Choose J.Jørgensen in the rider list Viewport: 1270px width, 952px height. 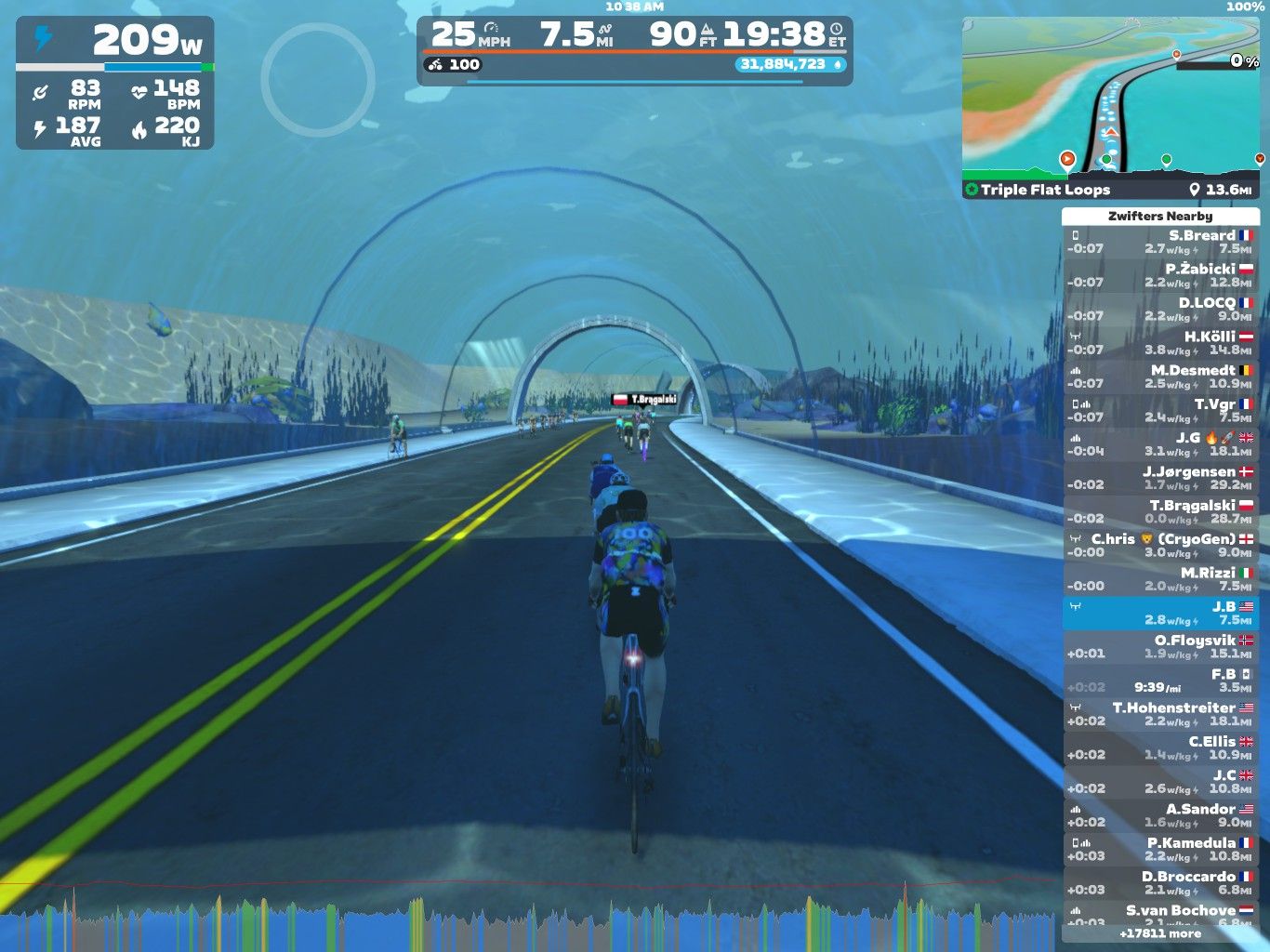point(1160,478)
